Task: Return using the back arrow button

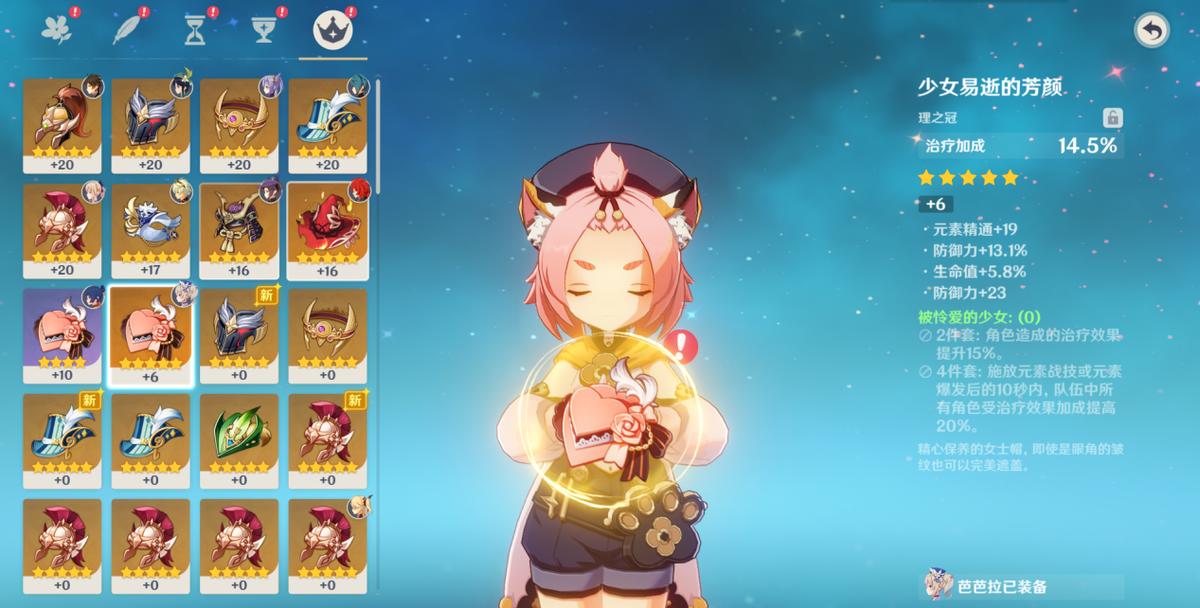Action: click(1152, 31)
